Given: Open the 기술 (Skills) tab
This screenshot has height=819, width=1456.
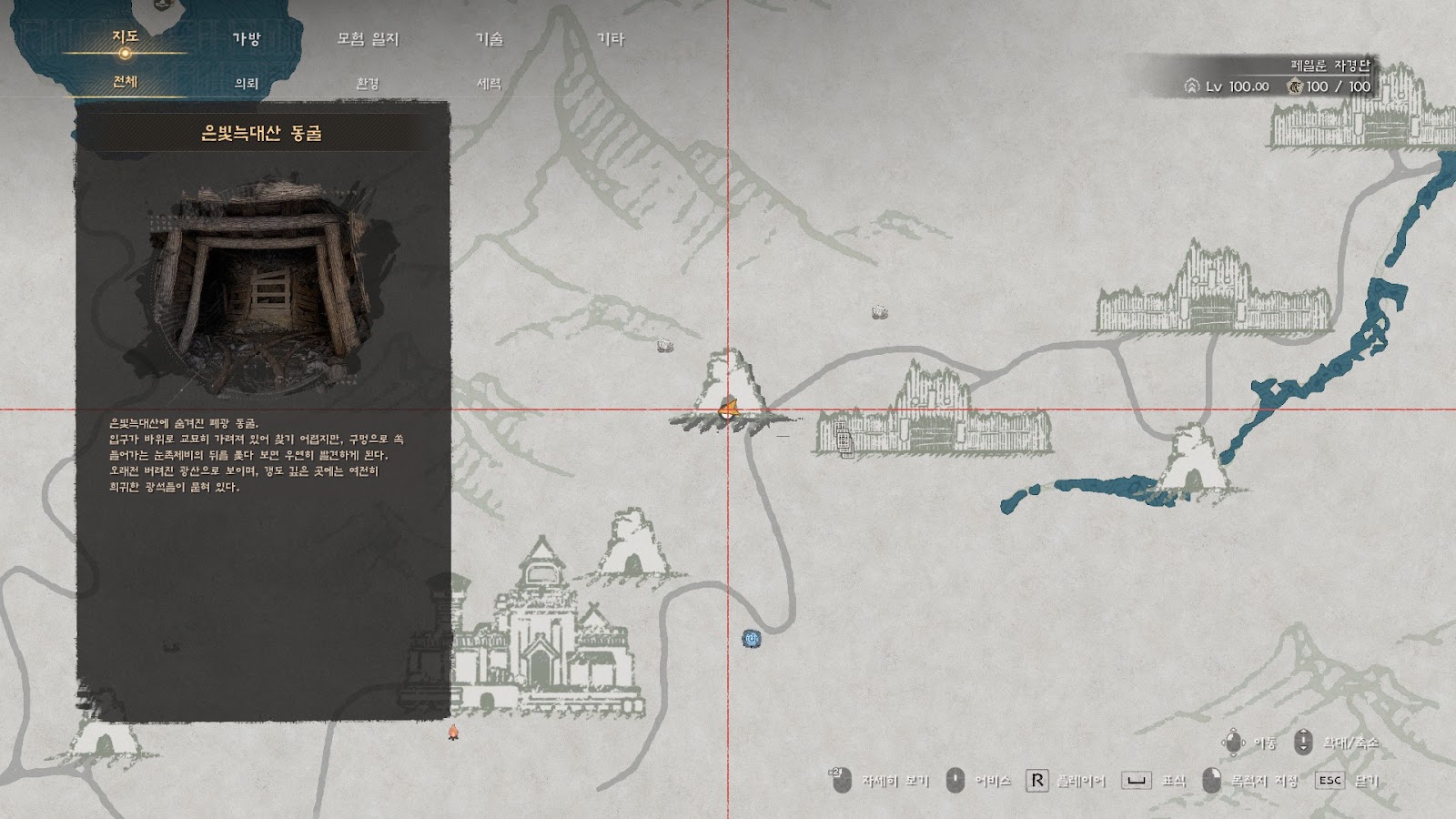Looking at the screenshot, I should click(x=489, y=39).
